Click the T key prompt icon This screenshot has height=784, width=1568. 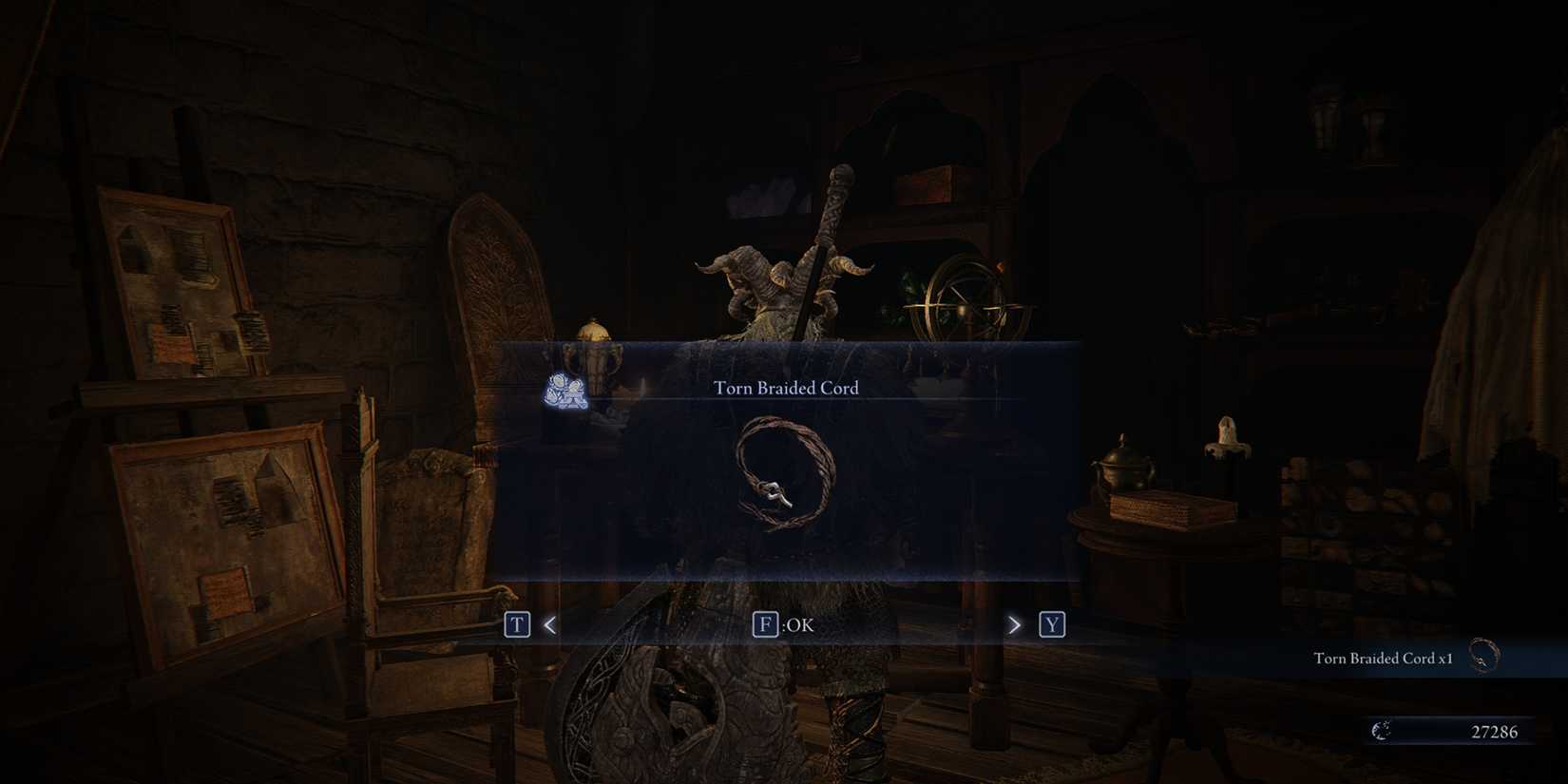point(518,624)
